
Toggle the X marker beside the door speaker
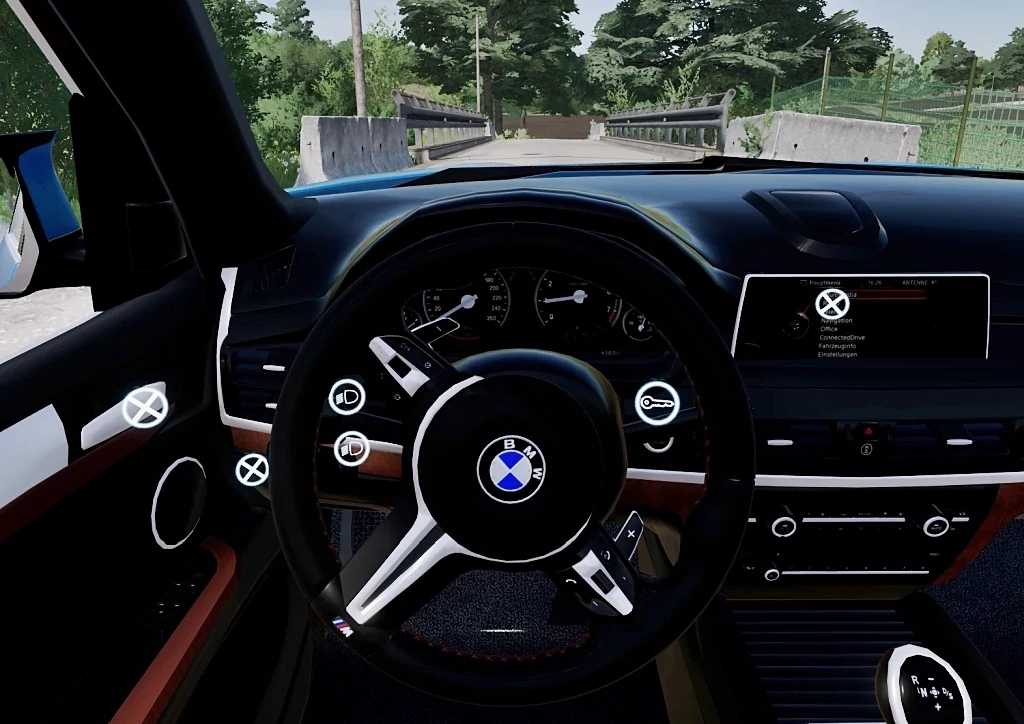coord(252,469)
